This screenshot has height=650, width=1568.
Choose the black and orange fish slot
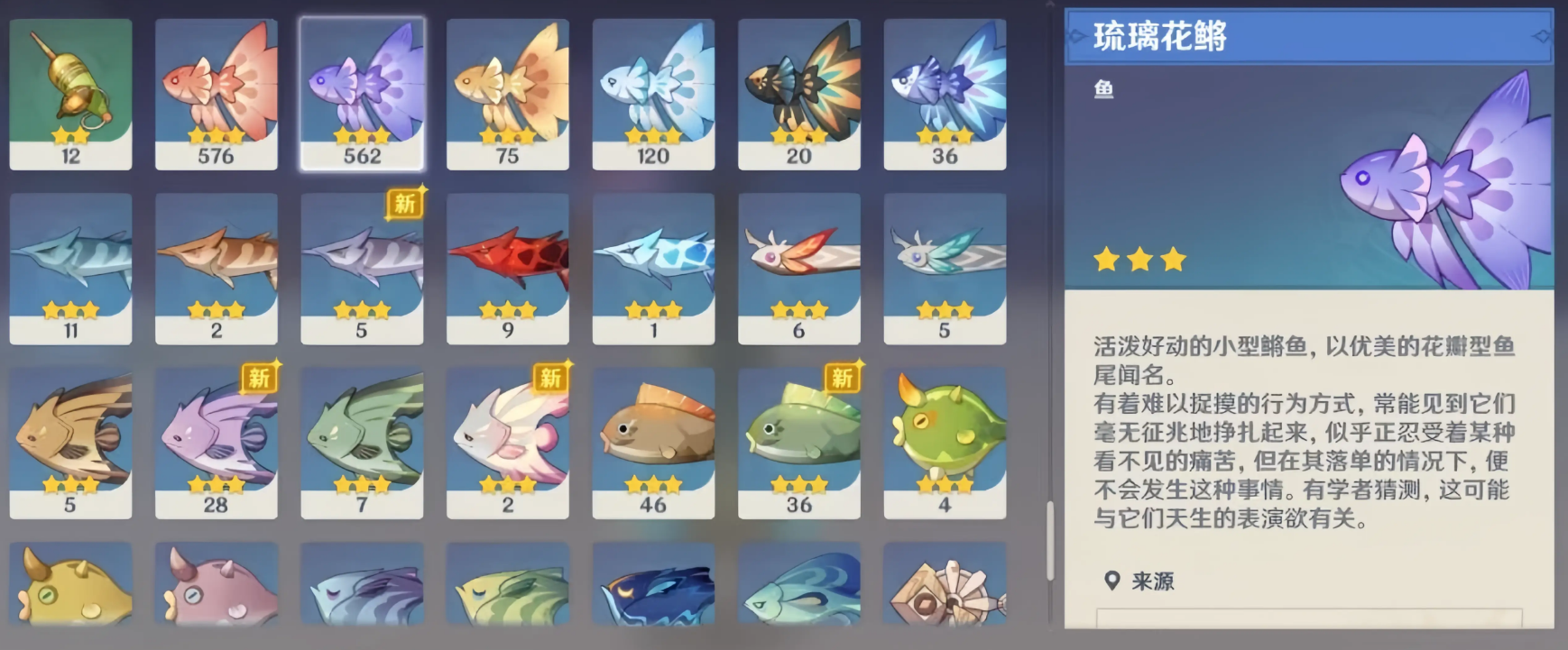799,94
